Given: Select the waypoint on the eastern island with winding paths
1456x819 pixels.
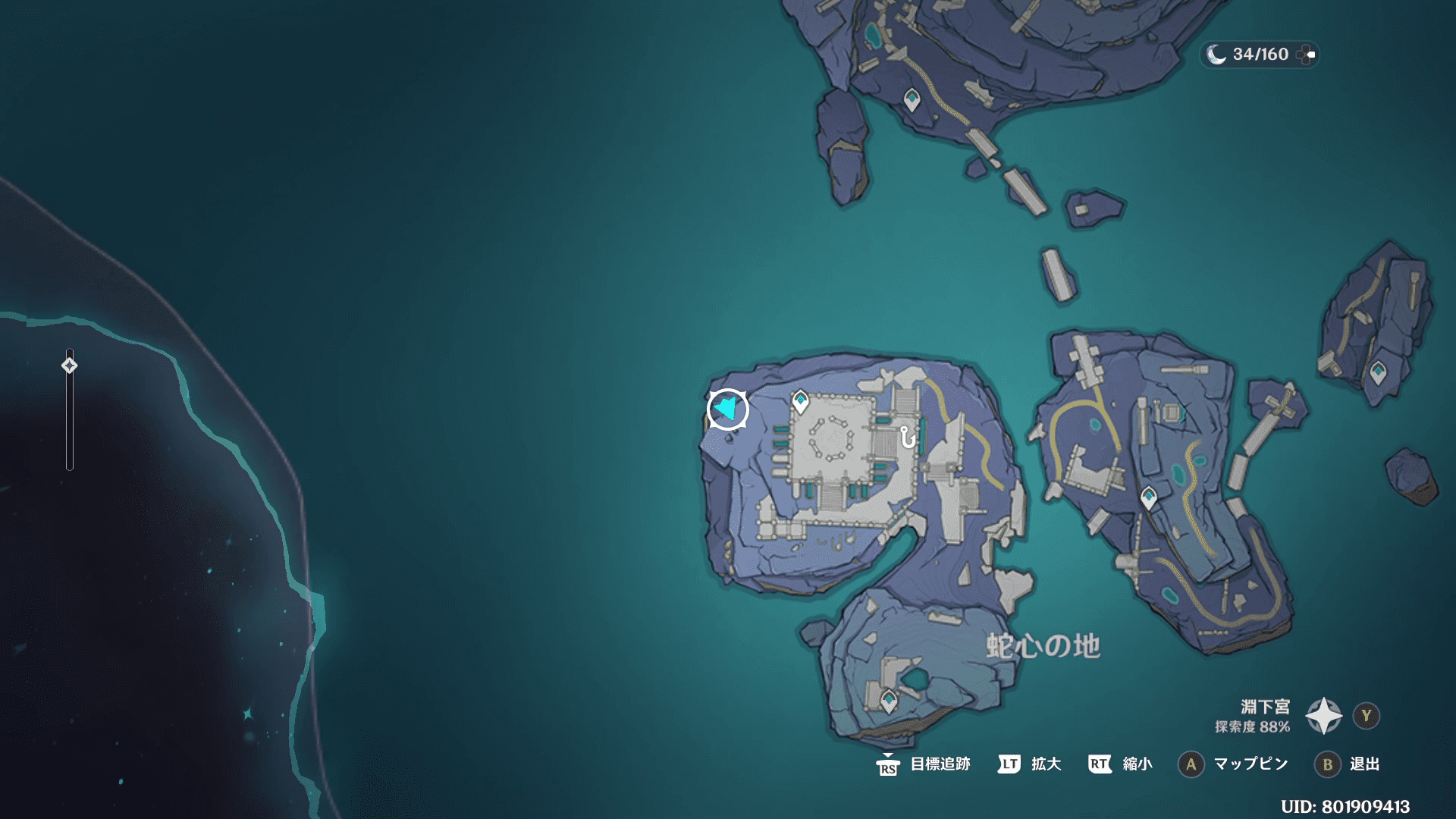Looking at the screenshot, I should [1149, 497].
